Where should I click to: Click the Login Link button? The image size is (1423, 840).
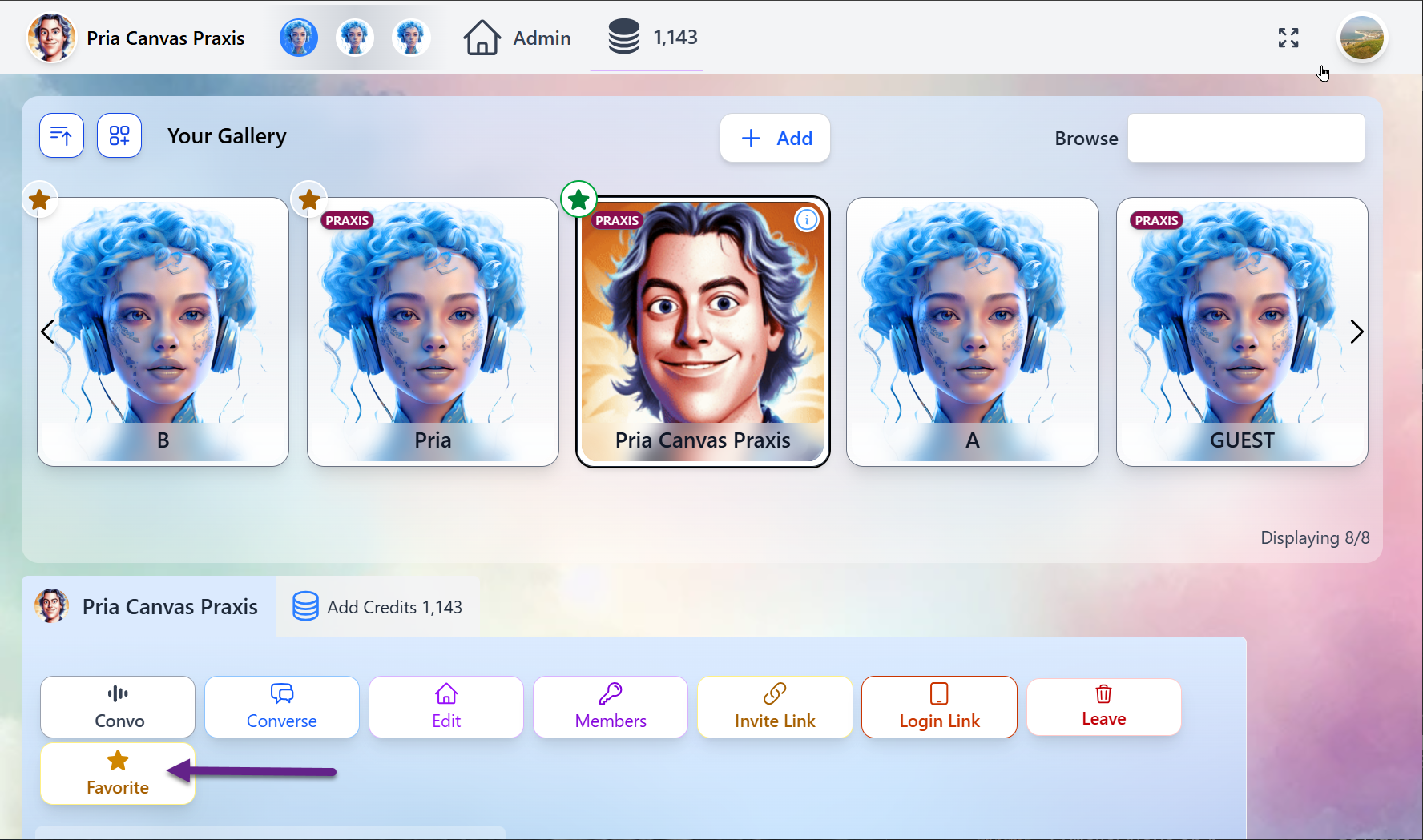939,706
